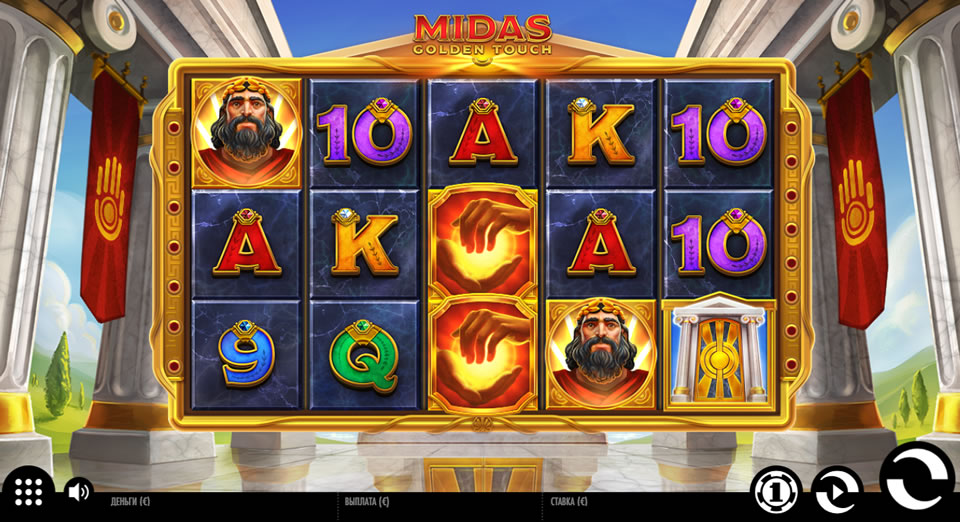Open the nine-dot game menu

point(28,491)
